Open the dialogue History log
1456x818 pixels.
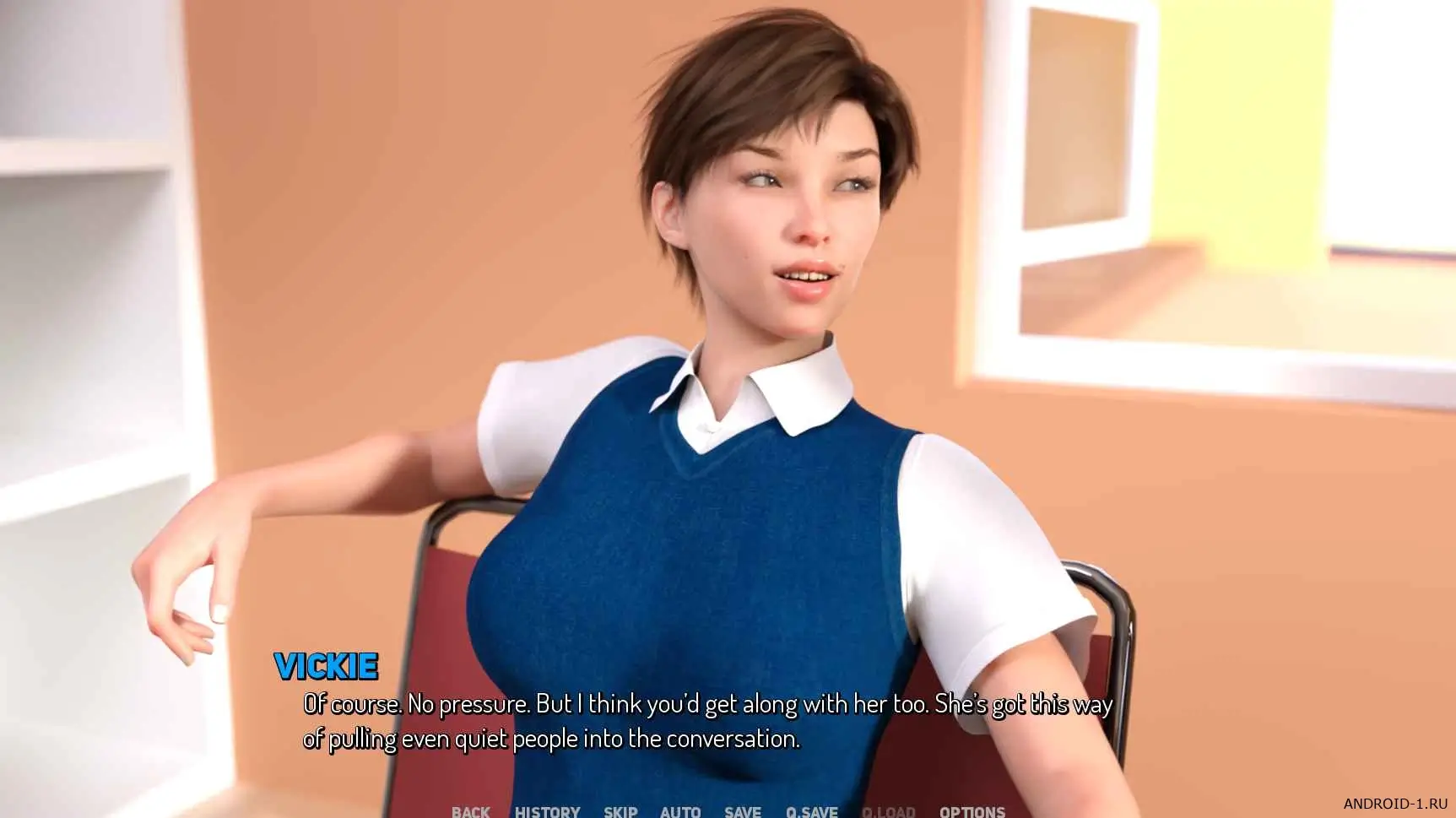pos(547,811)
